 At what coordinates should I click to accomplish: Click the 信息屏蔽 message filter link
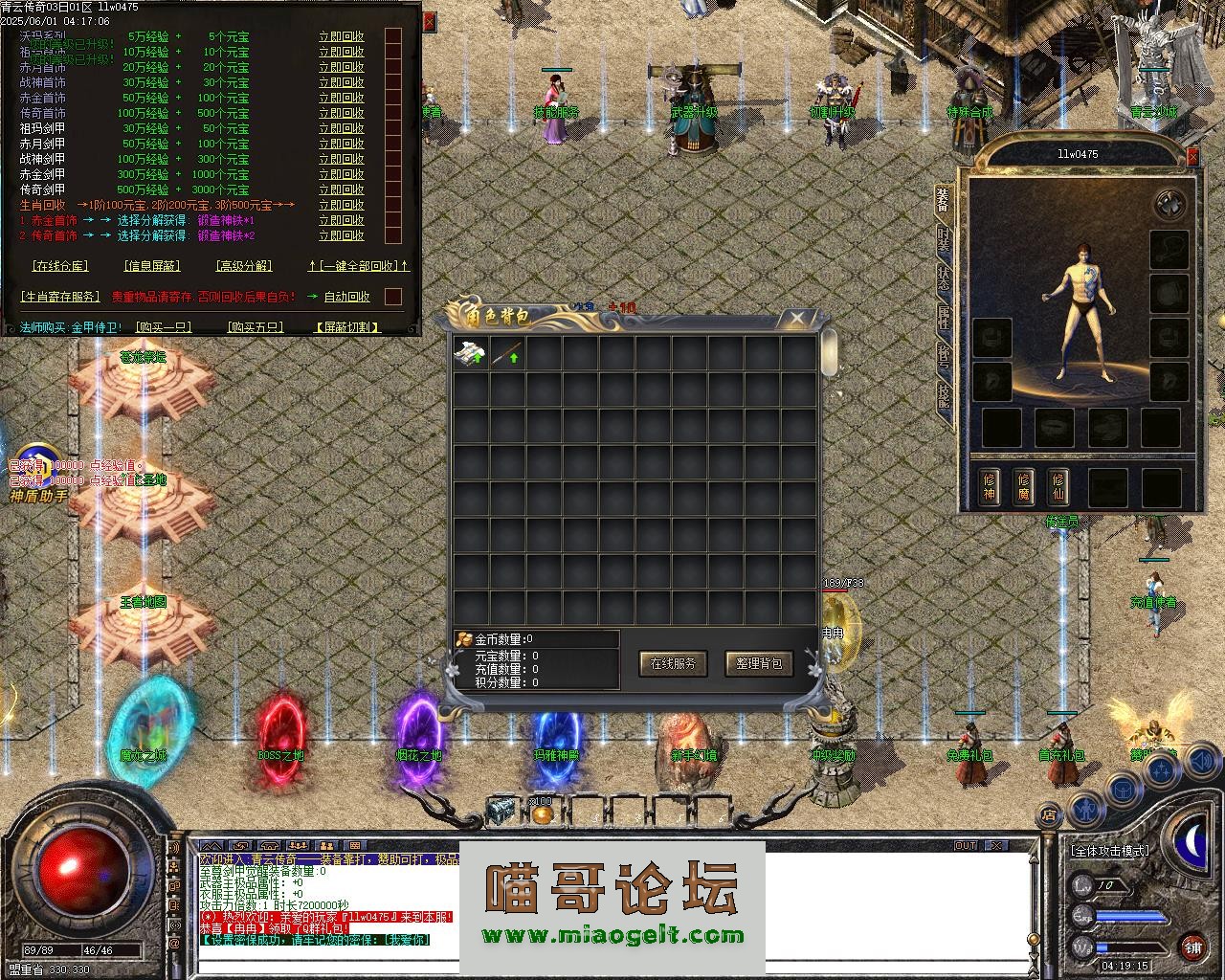click(152, 266)
